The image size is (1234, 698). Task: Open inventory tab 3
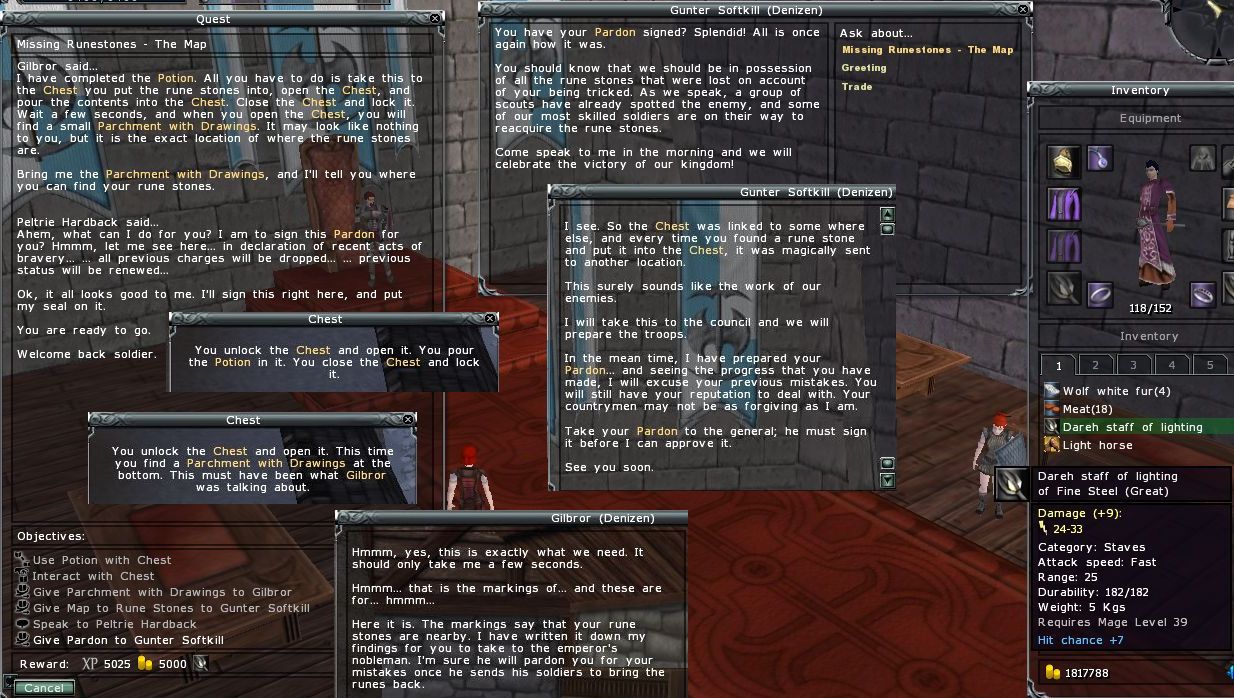coord(1133,365)
